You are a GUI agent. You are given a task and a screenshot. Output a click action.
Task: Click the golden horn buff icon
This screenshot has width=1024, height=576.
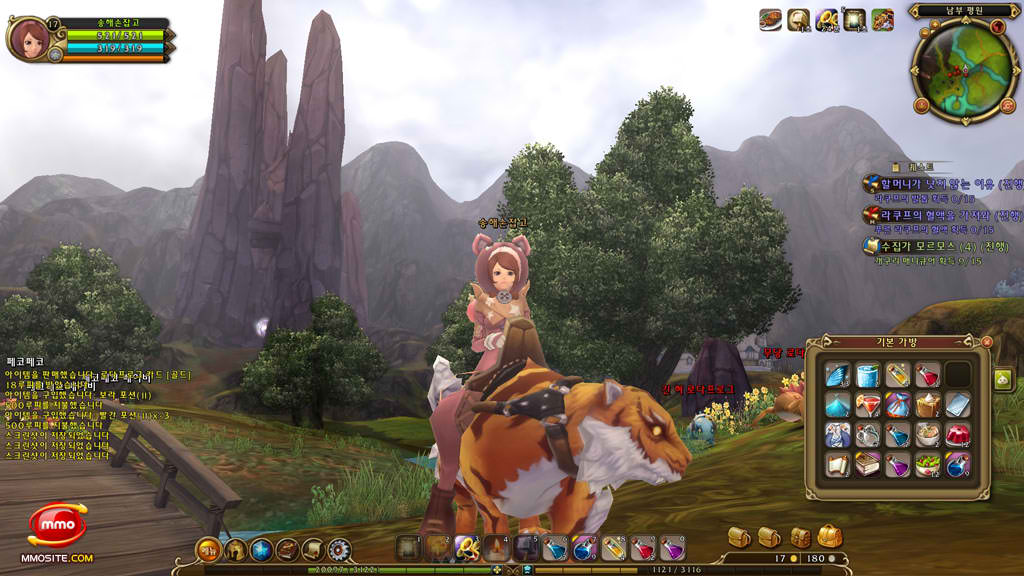click(x=798, y=19)
